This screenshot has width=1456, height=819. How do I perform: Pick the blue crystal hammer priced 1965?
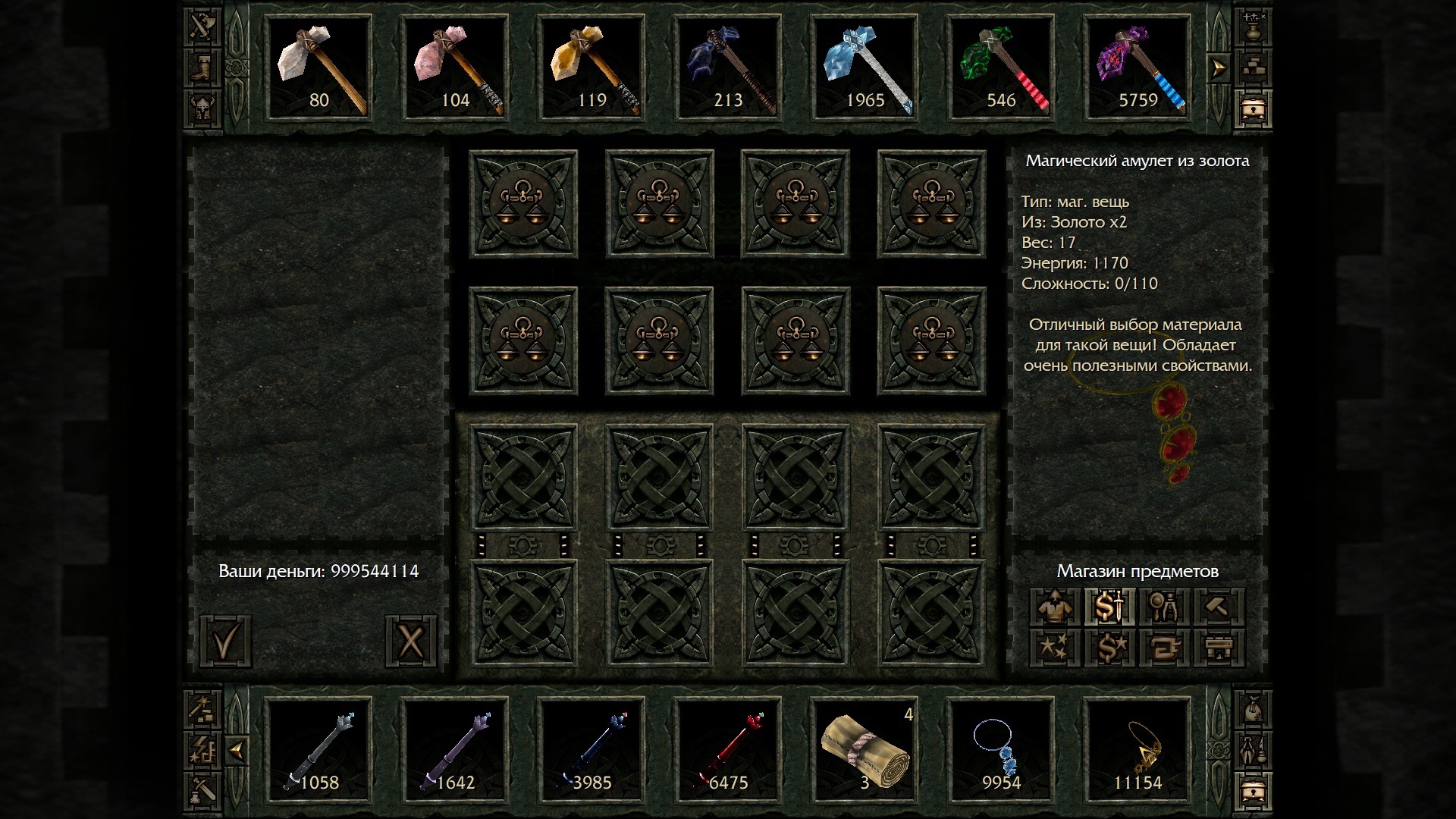864,68
